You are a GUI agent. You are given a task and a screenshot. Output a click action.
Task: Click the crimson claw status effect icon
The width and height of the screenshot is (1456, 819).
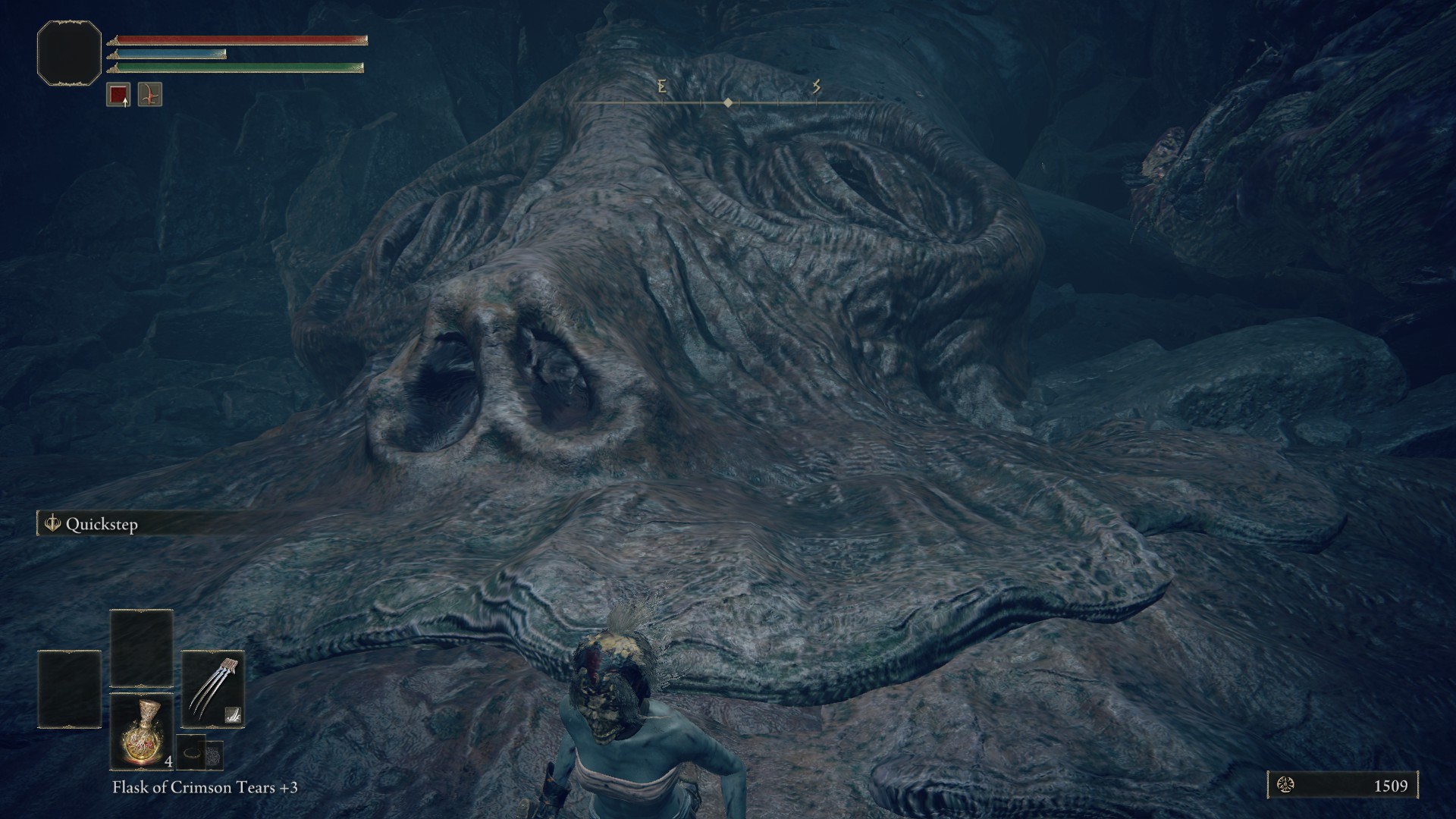point(150,94)
